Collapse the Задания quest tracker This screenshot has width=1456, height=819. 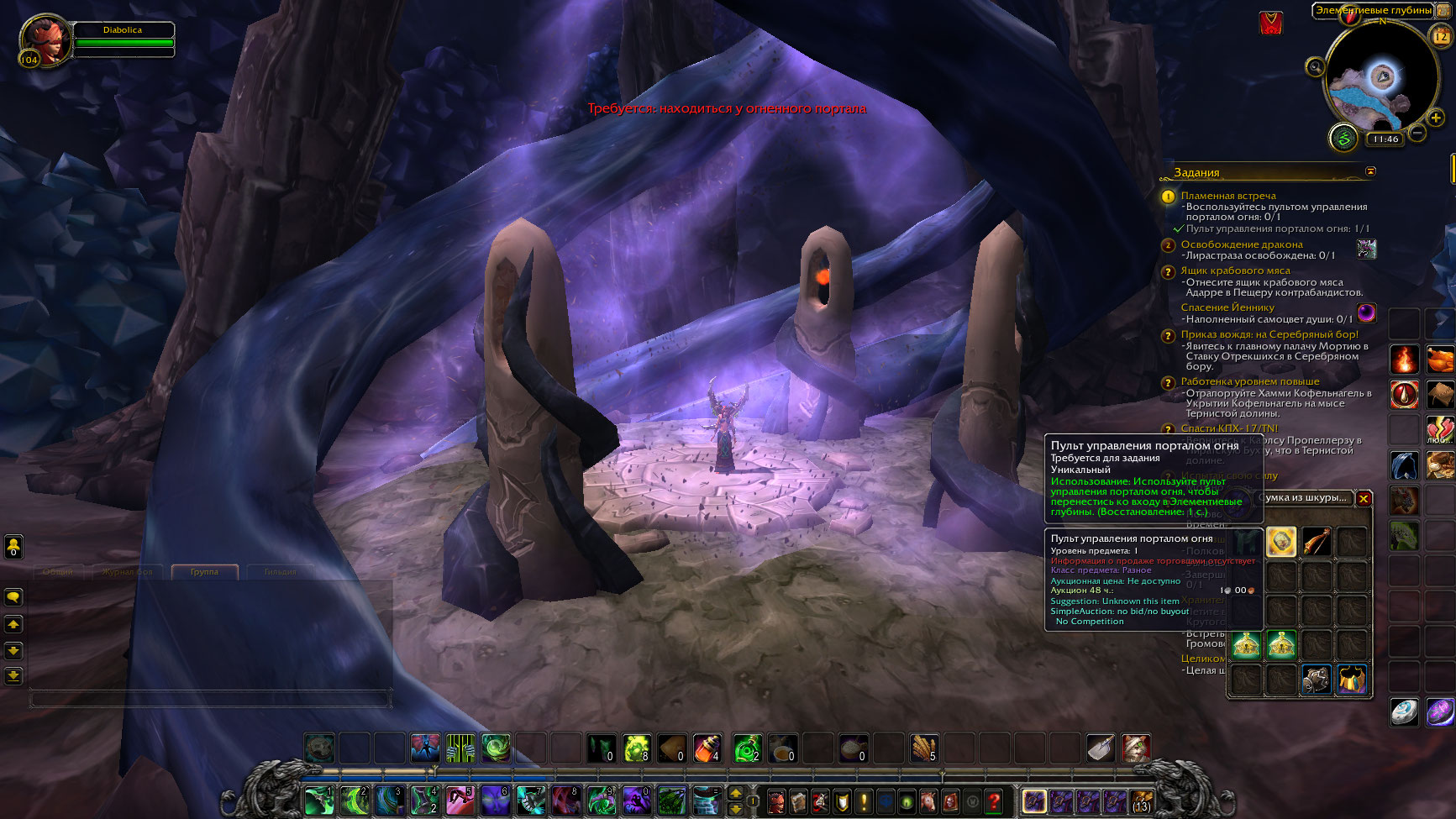1370,171
